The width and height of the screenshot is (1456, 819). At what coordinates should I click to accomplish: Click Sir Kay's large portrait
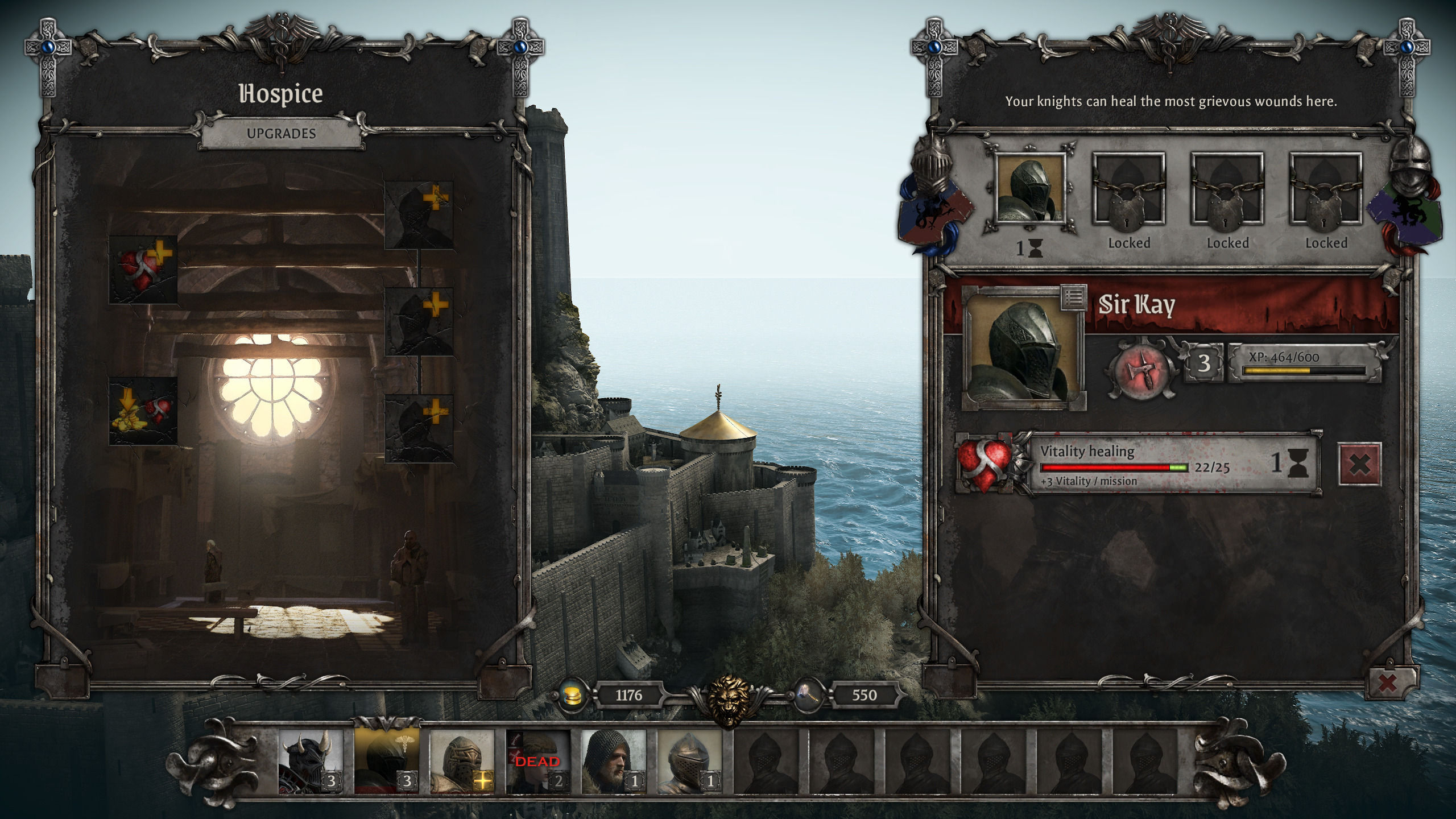(1023, 349)
